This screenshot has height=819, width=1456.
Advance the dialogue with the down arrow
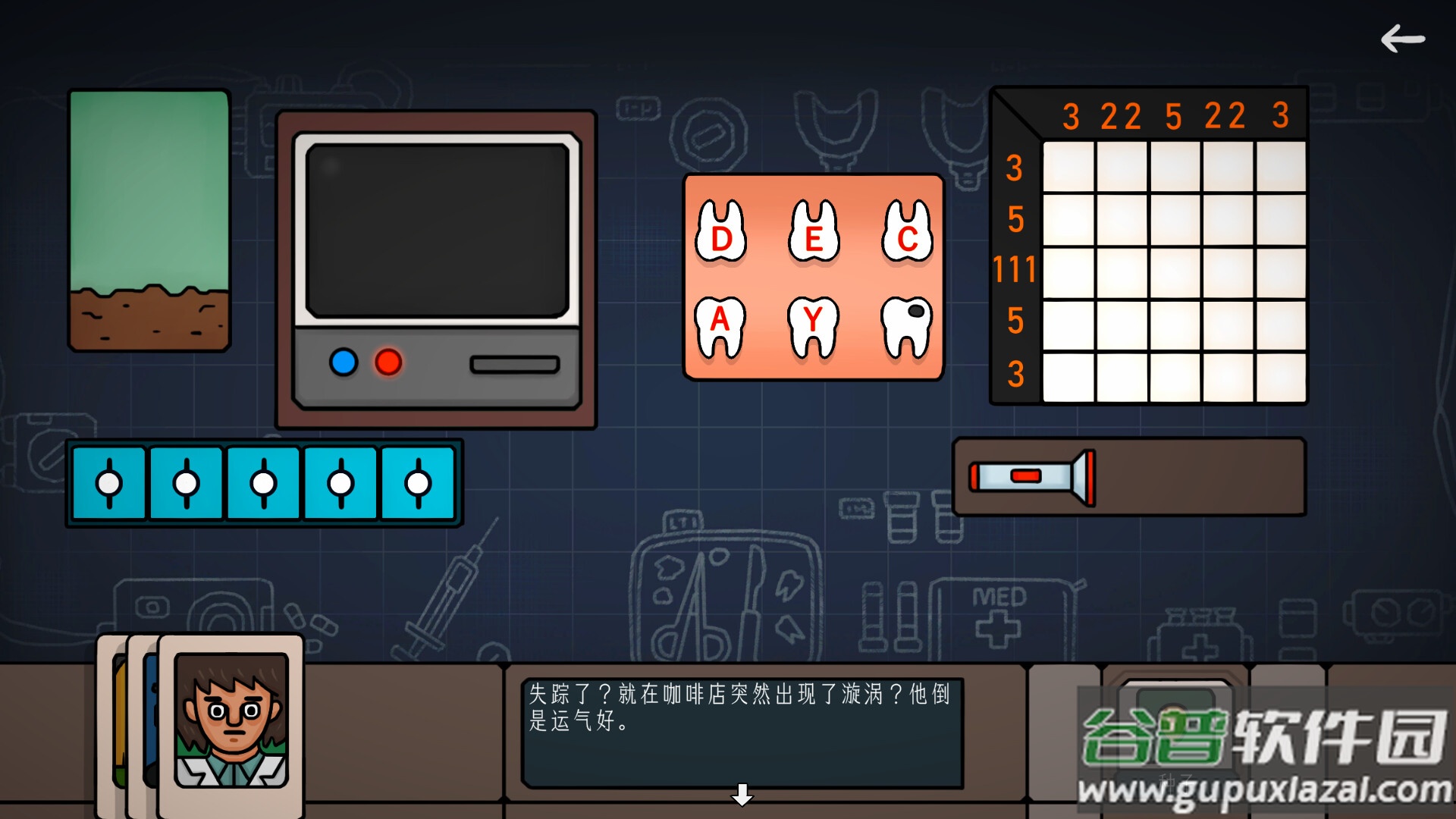[x=742, y=796]
